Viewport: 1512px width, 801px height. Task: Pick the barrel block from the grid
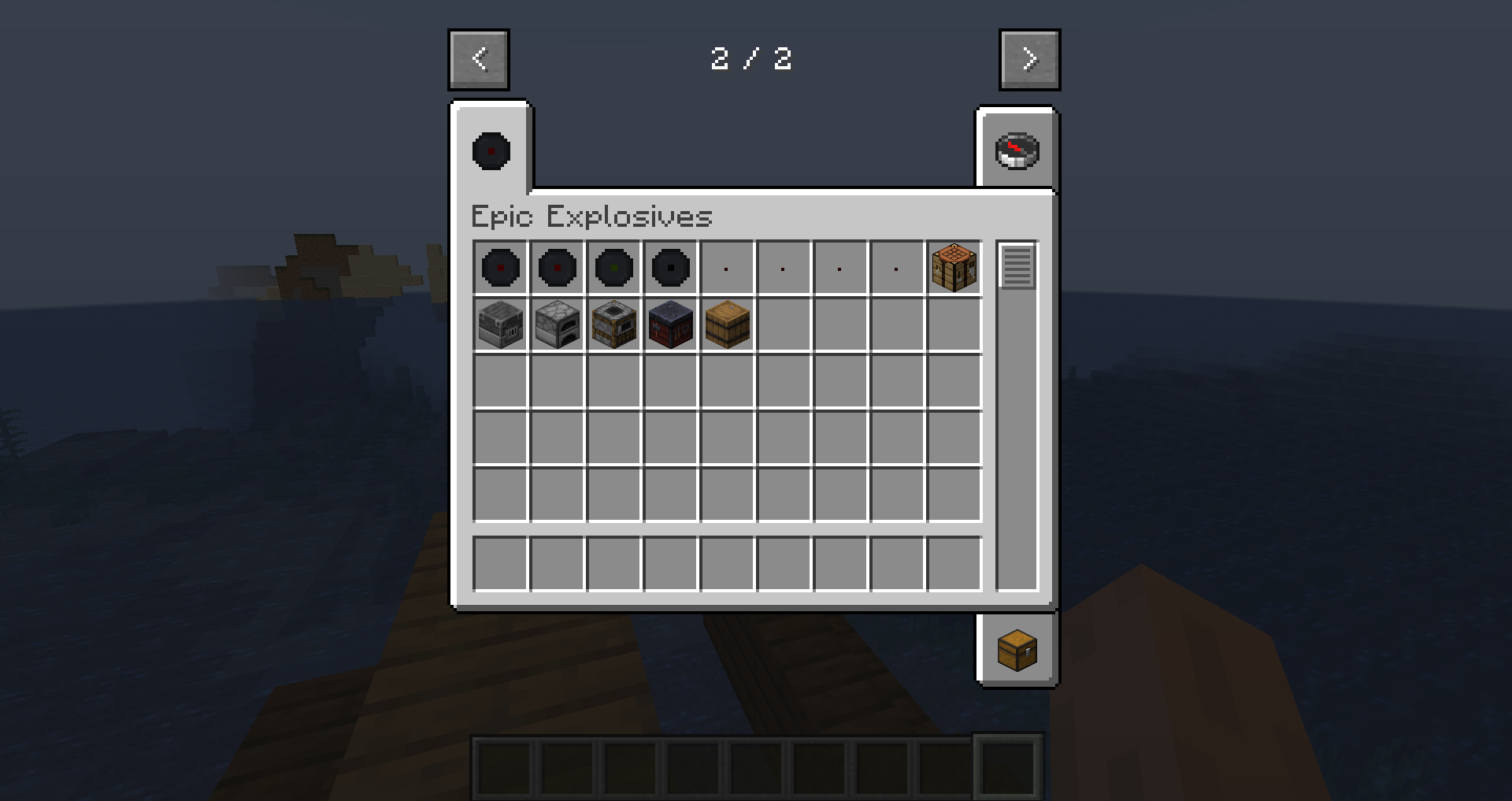(727, 325)
